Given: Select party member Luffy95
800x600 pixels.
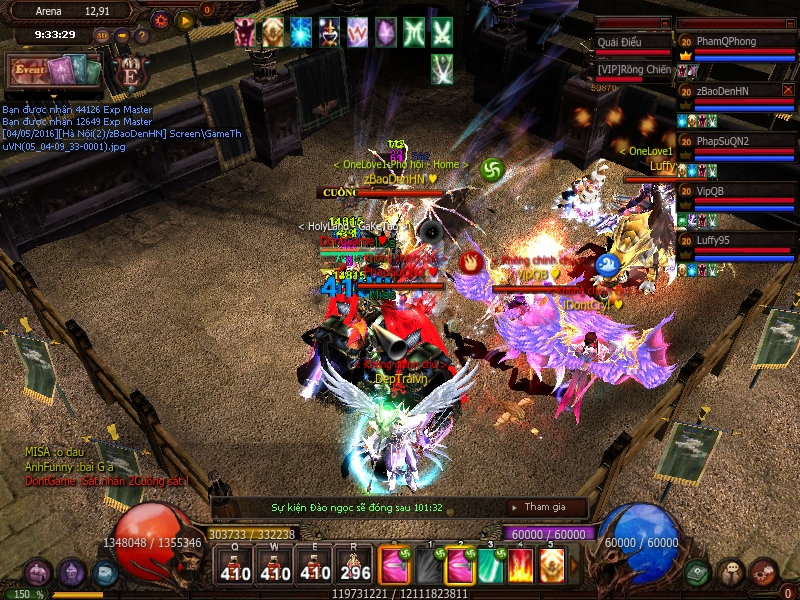Looking at the screenshot, I should point(736,240).
